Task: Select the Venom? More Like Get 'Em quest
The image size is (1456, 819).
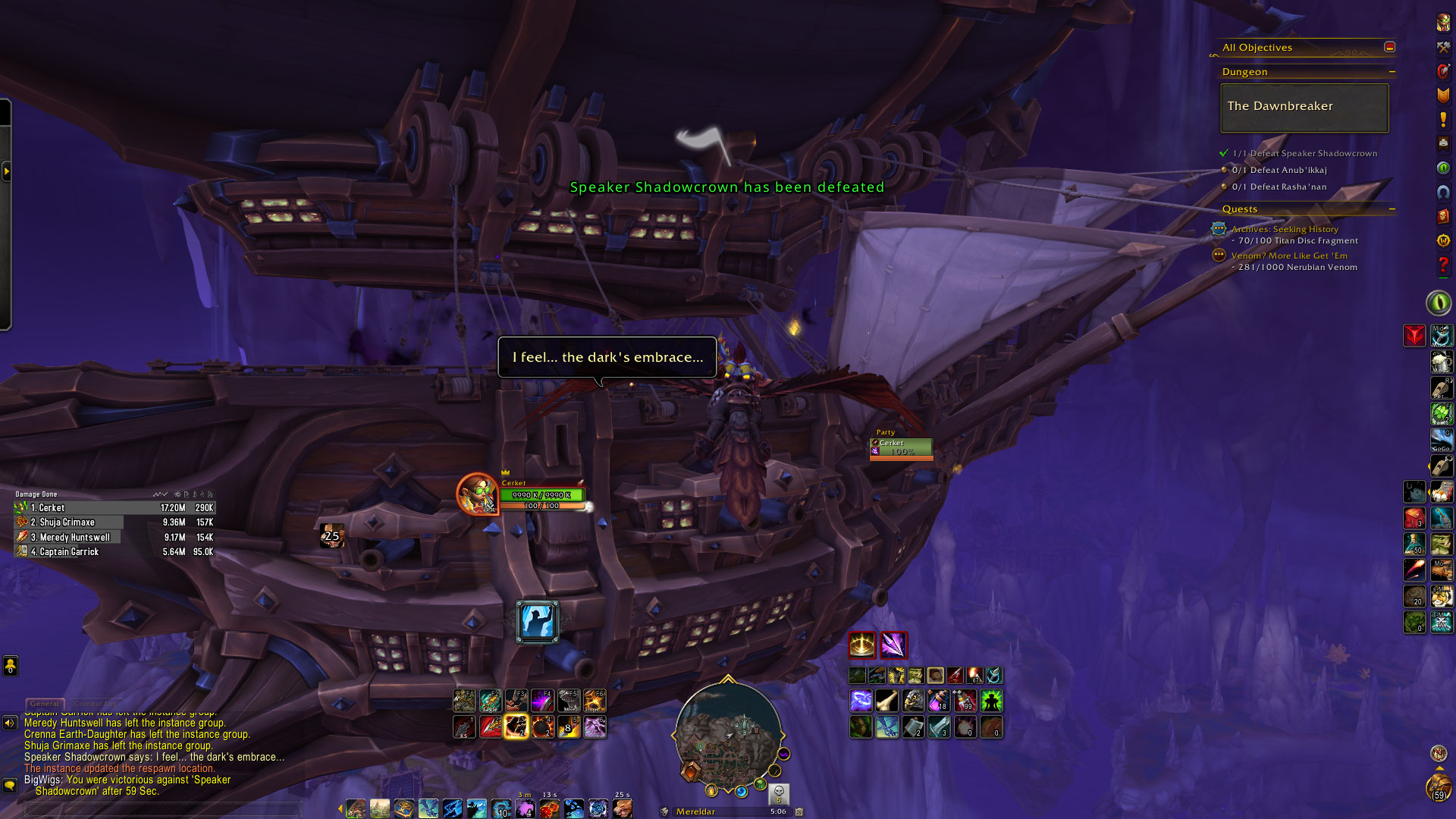Action: (x=1289, y=256)
